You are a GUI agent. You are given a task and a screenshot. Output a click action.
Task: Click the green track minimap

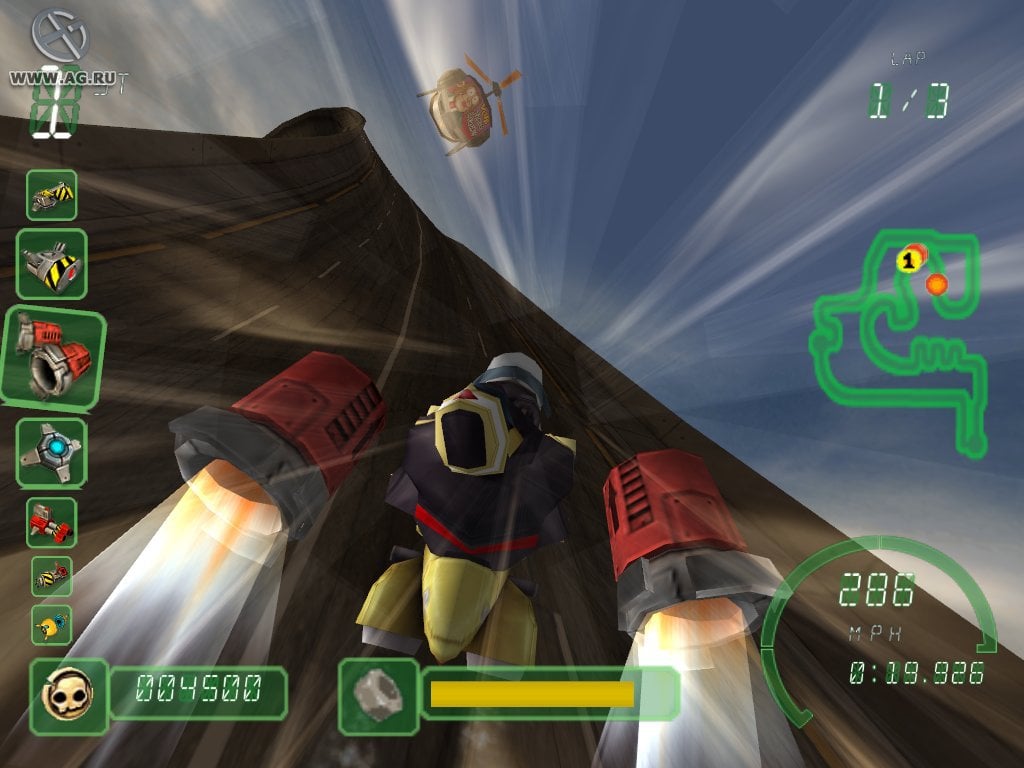tap(900, 342)
